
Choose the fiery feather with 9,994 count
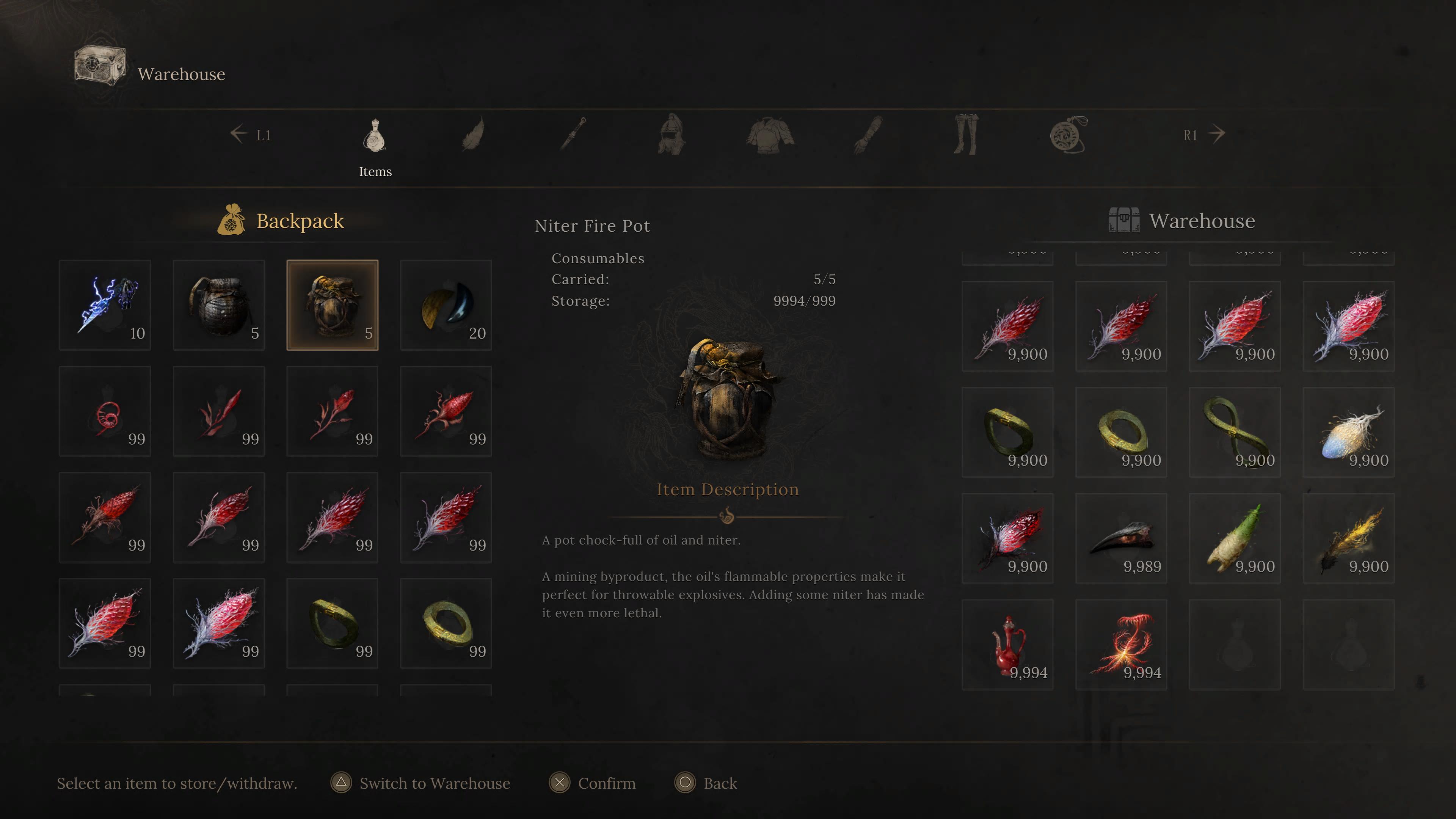(1122, 644)
